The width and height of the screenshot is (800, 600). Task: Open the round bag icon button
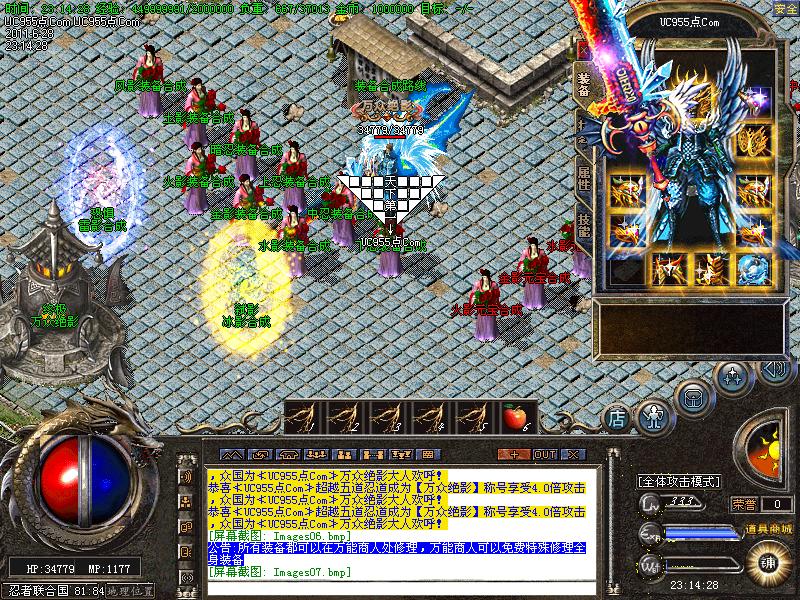pos(692,396)
